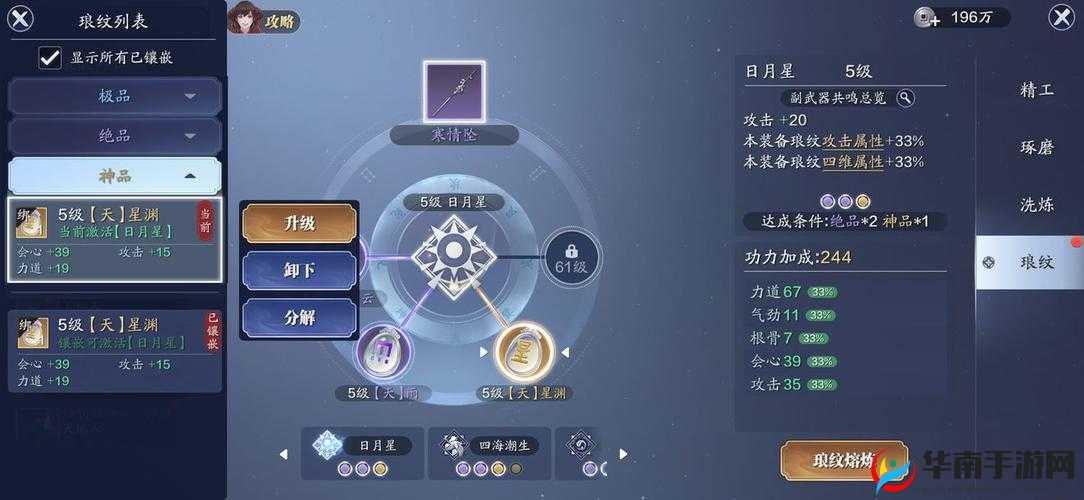1084x500 pixels.
Task: Choose the 四海潮生 resonance option
Action: pyautogui.click(x=489, y=453)
